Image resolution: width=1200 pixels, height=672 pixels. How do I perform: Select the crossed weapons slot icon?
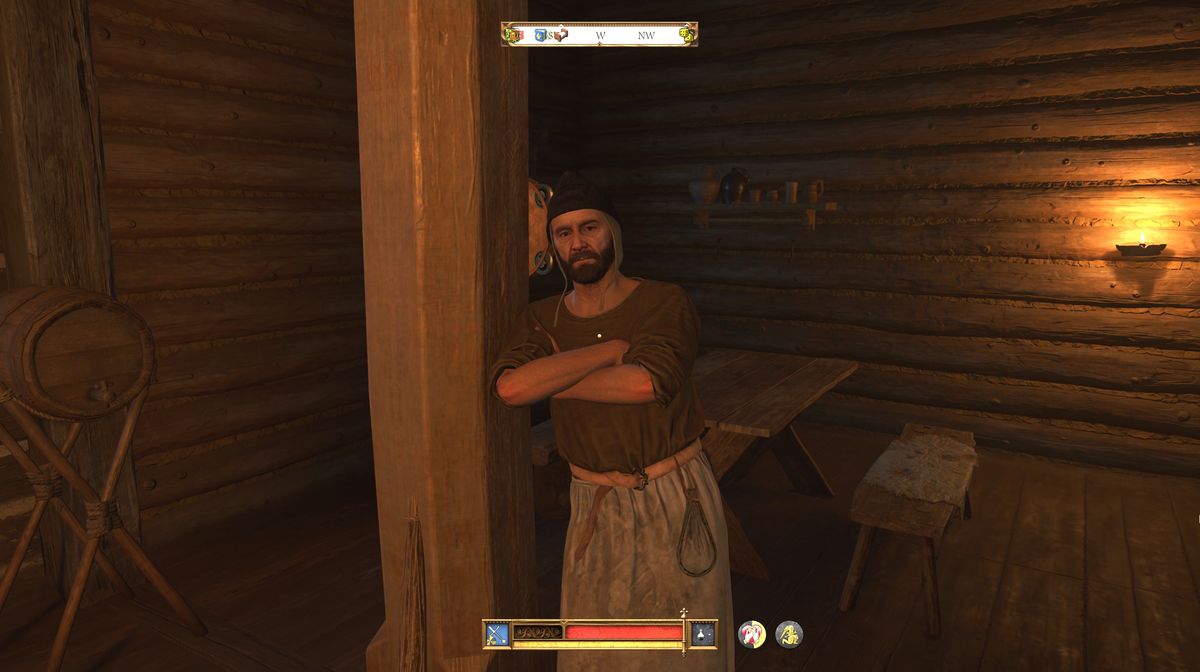pyautogui.click(x=496, y=633)
